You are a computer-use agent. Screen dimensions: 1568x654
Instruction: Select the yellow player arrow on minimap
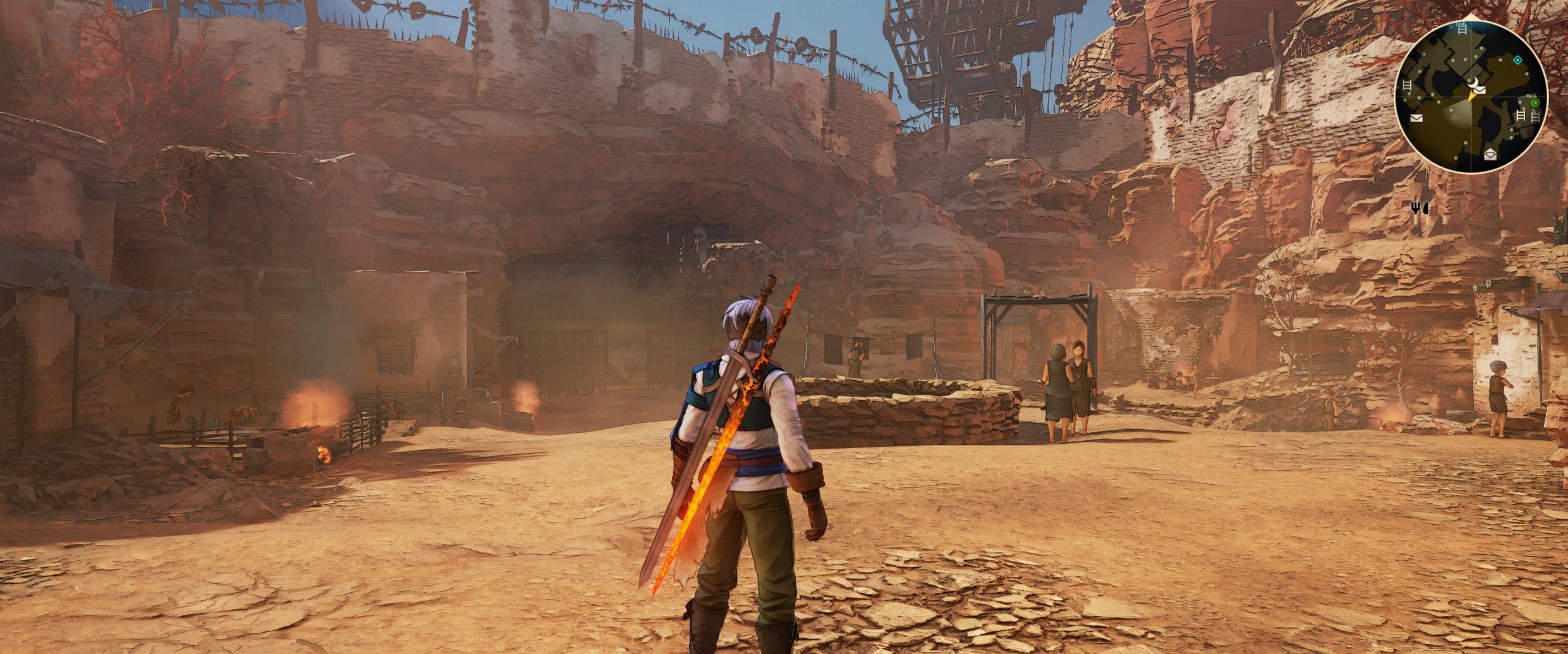[1469, 97]
